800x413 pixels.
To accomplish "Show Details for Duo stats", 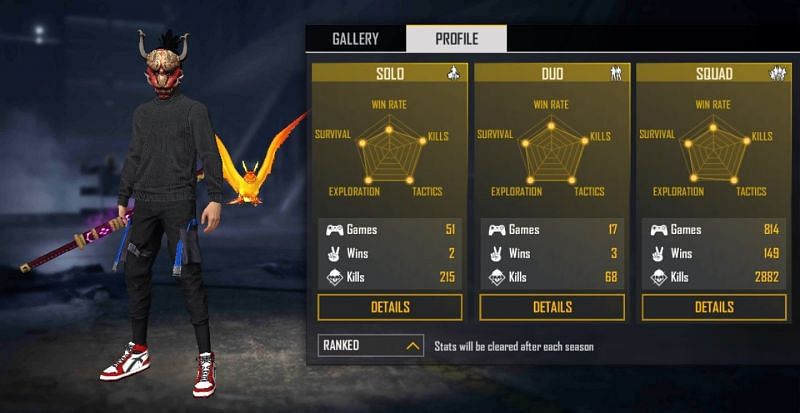I will 552,307.
